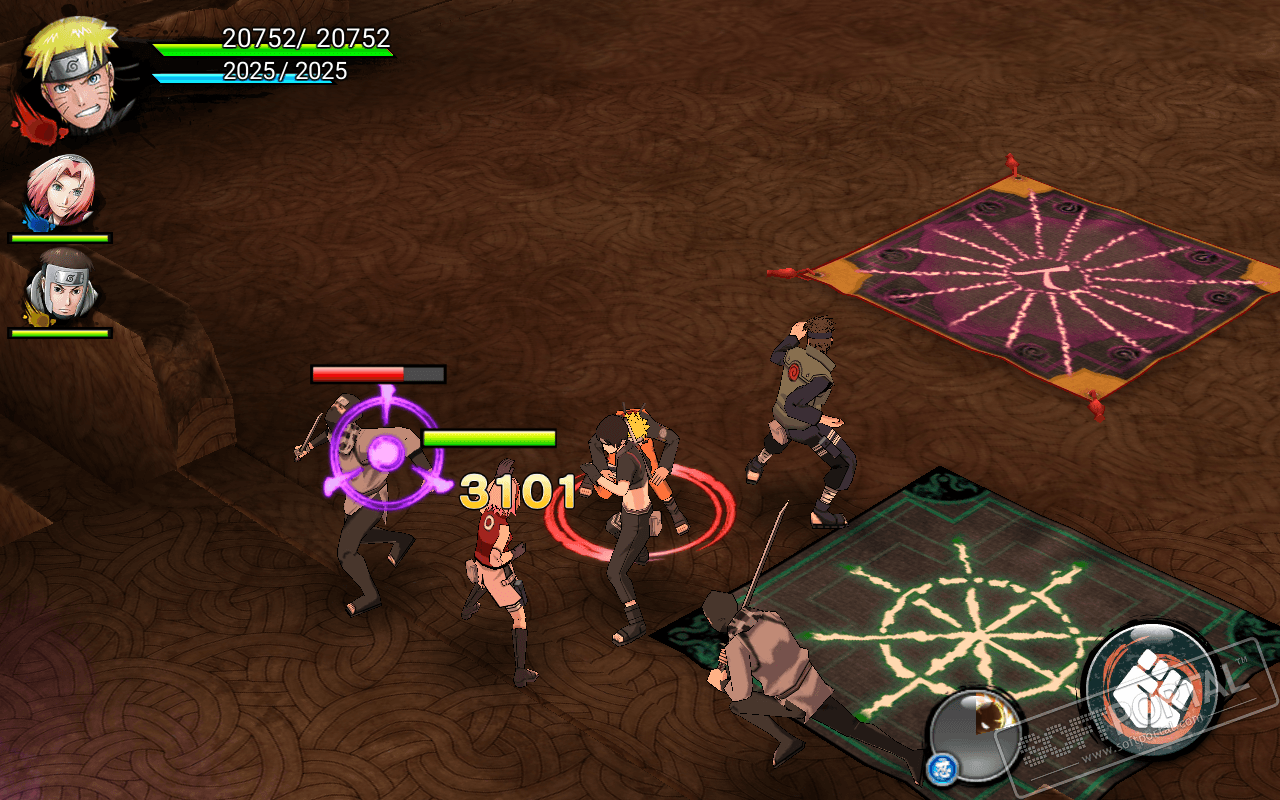Switch to Sakura's portrait
Viewport: 1280px width, 800px height.
(60, 192)
